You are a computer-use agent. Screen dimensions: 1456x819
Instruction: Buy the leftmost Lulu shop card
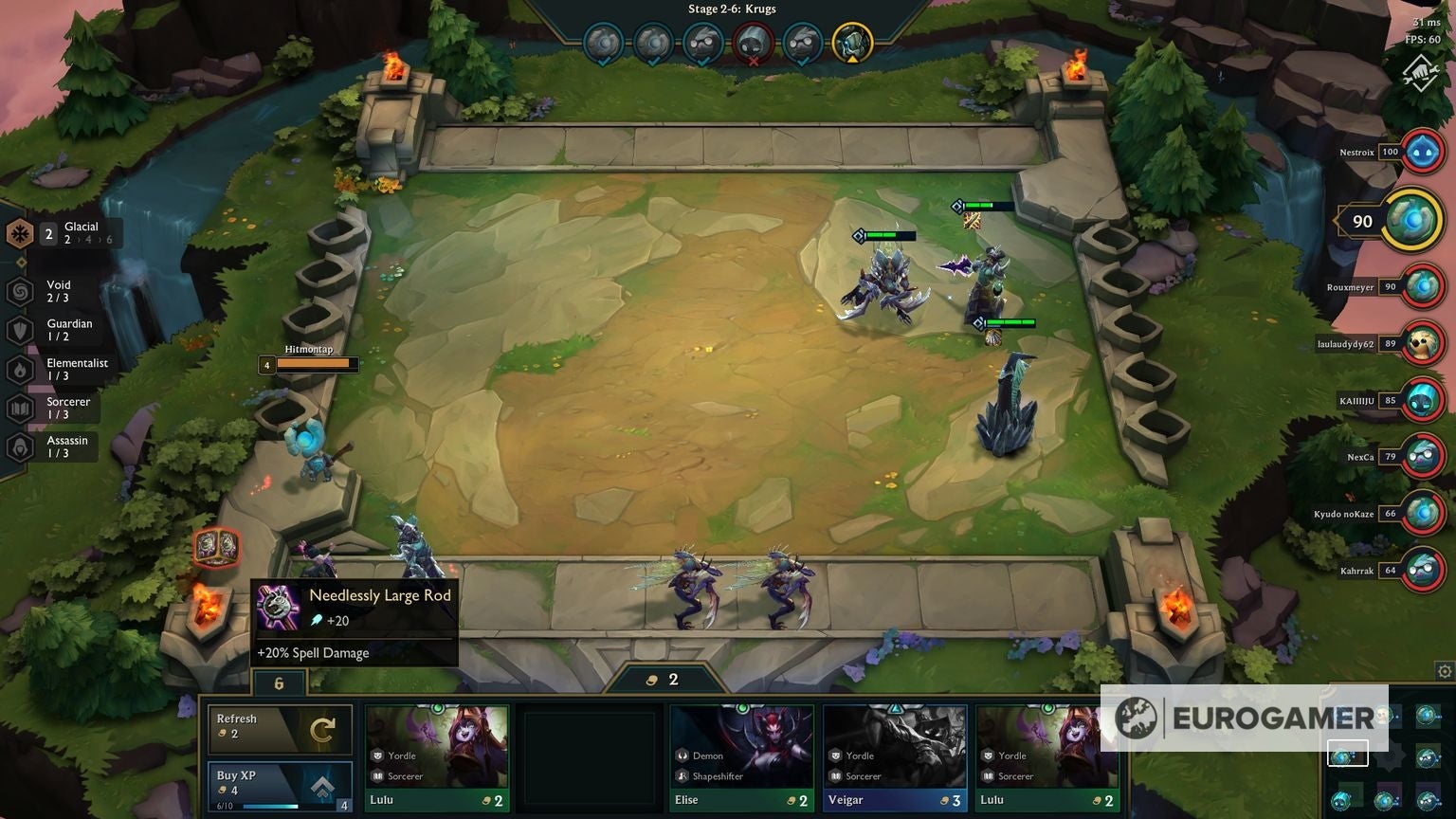point(436,754)
